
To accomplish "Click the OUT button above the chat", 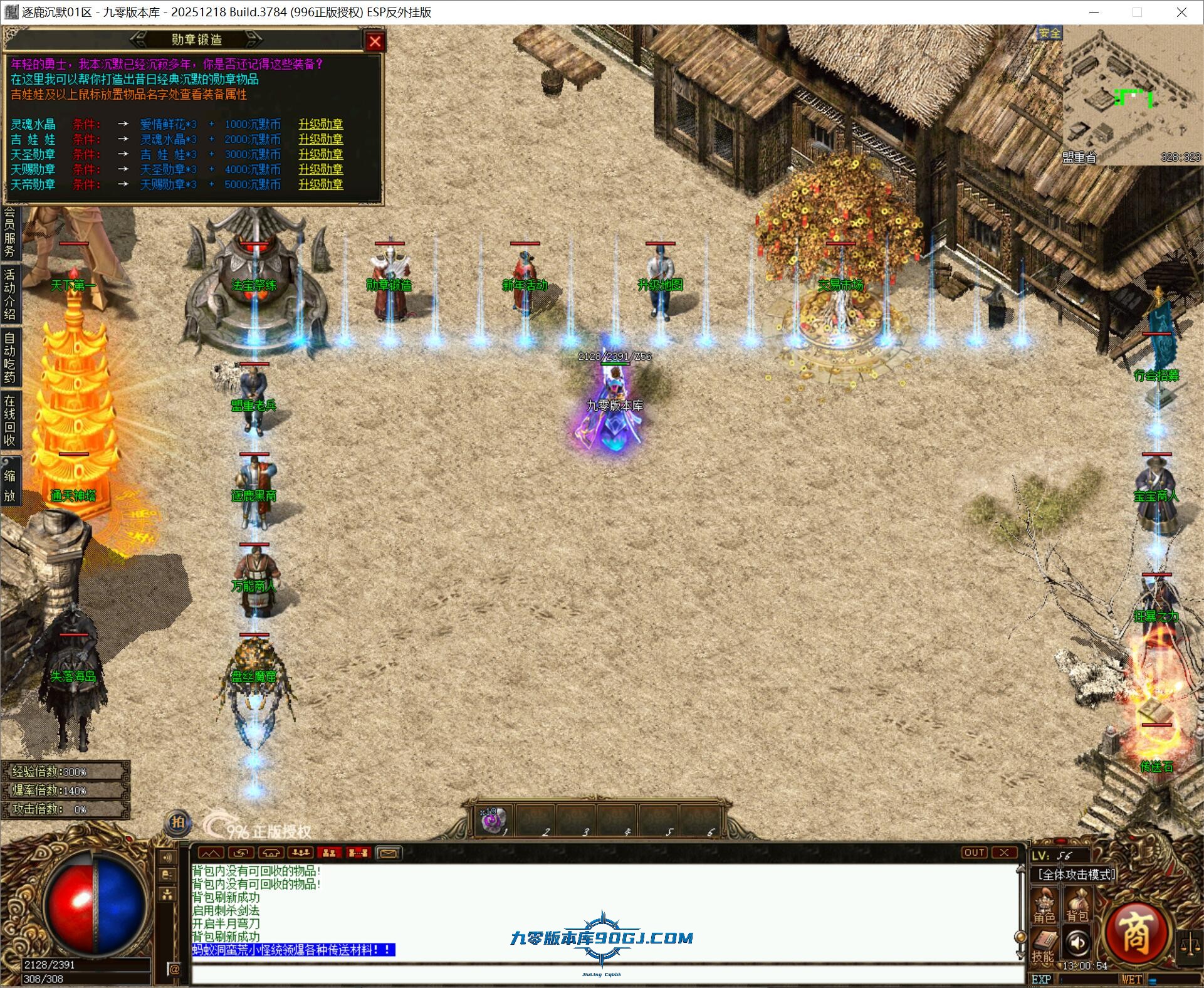I will tap(975, 853).
